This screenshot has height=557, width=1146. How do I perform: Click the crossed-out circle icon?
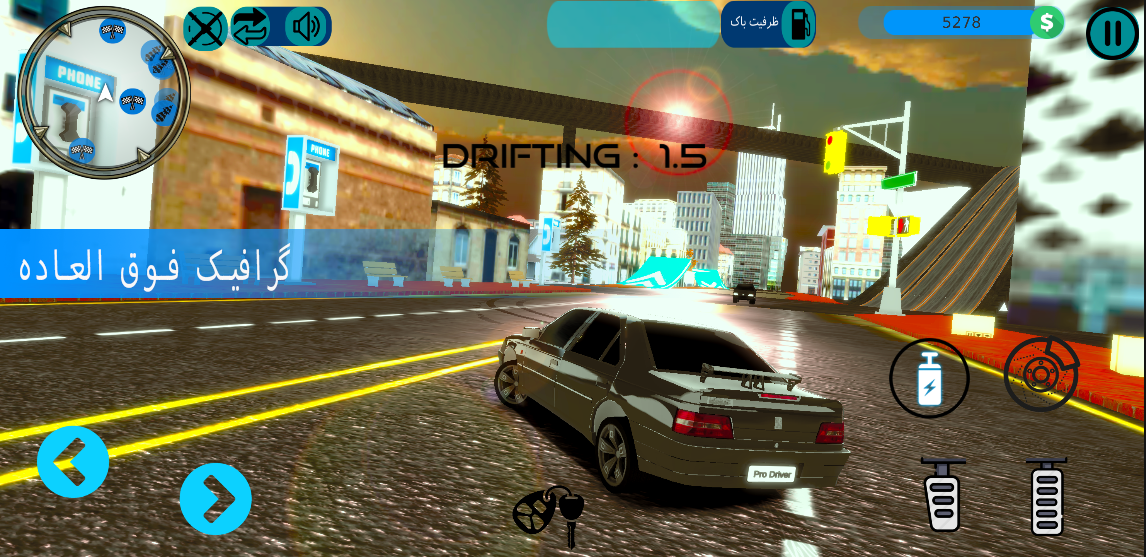tap(205, 27)
